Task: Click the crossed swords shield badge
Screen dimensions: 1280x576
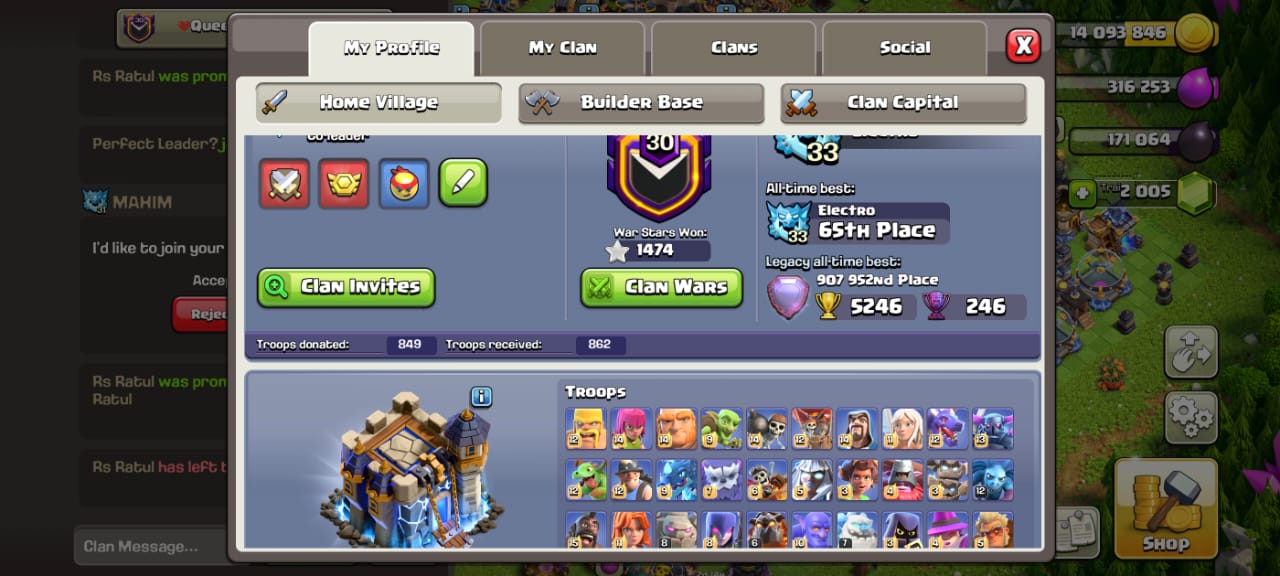Action: point(284,183)
